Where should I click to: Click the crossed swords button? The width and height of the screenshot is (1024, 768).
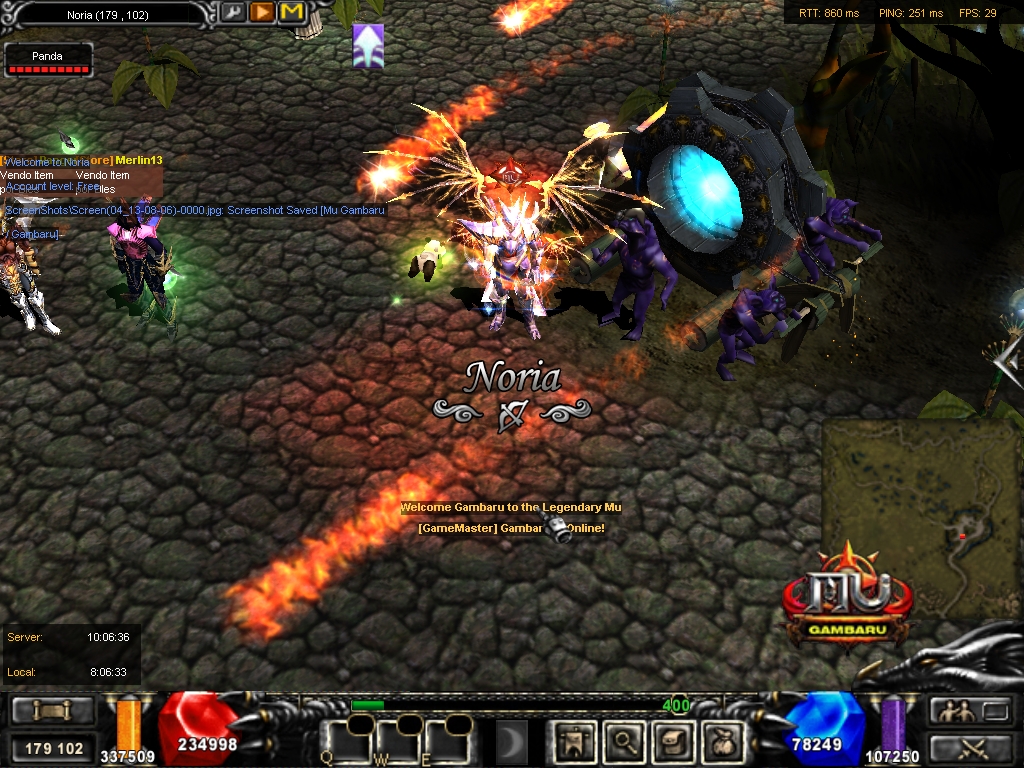tap(972, 747)
